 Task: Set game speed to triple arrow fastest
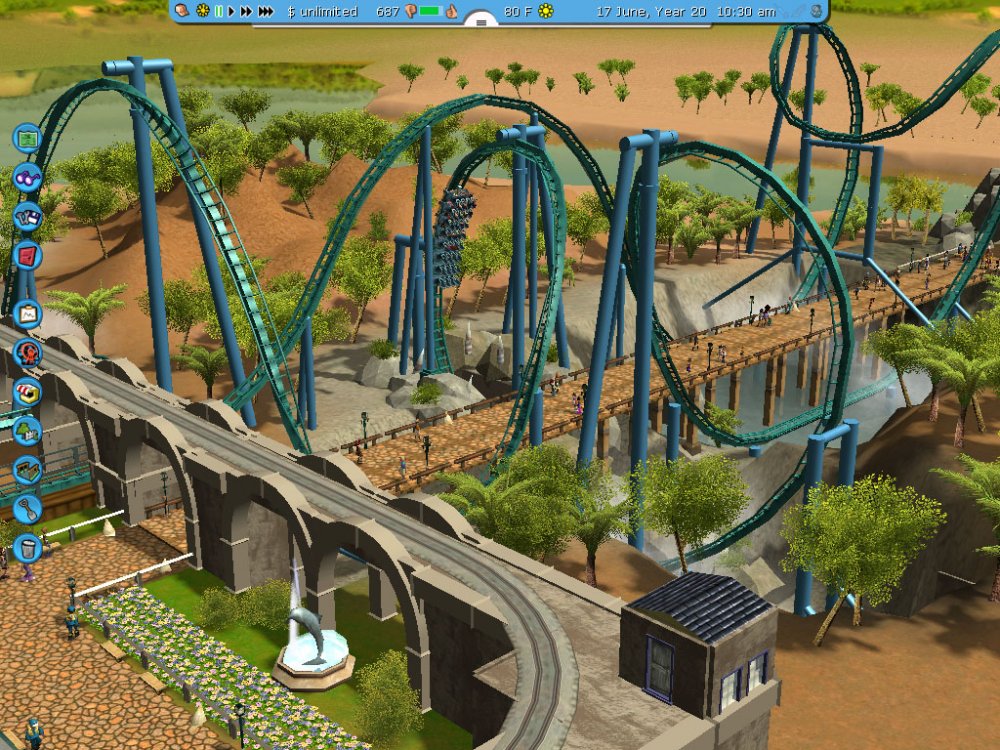[265, 11]
